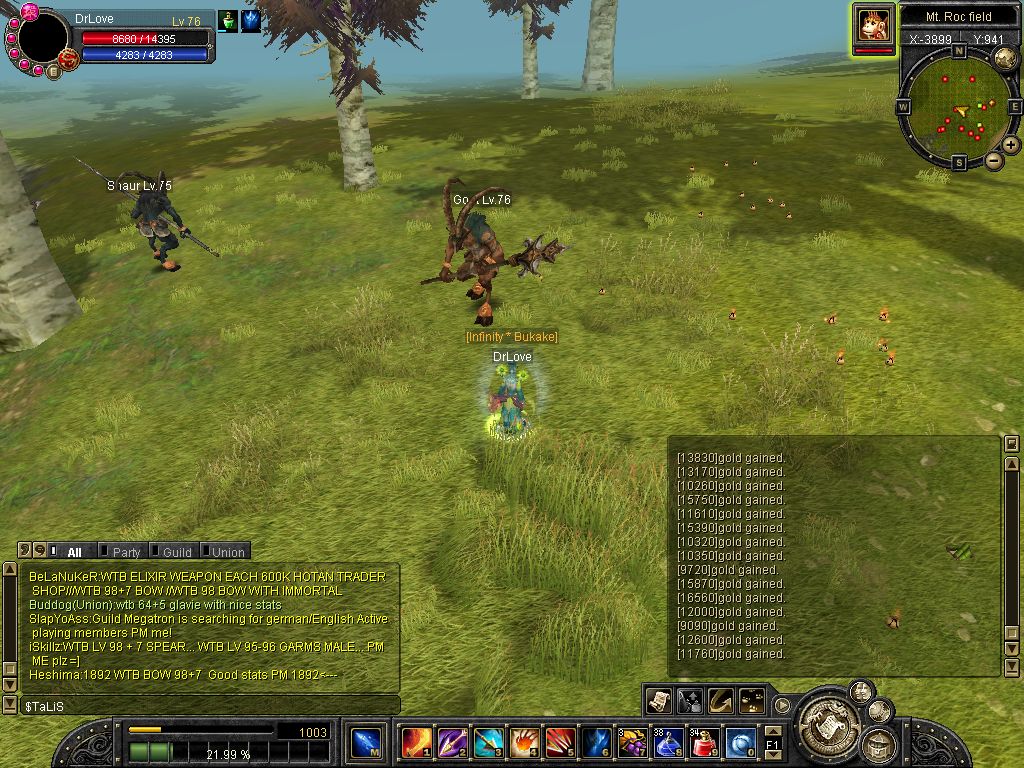Image resolution: width=1024 pixels, height=768 pixels.
Task: Open the world map globe button
Action: 1005,59
